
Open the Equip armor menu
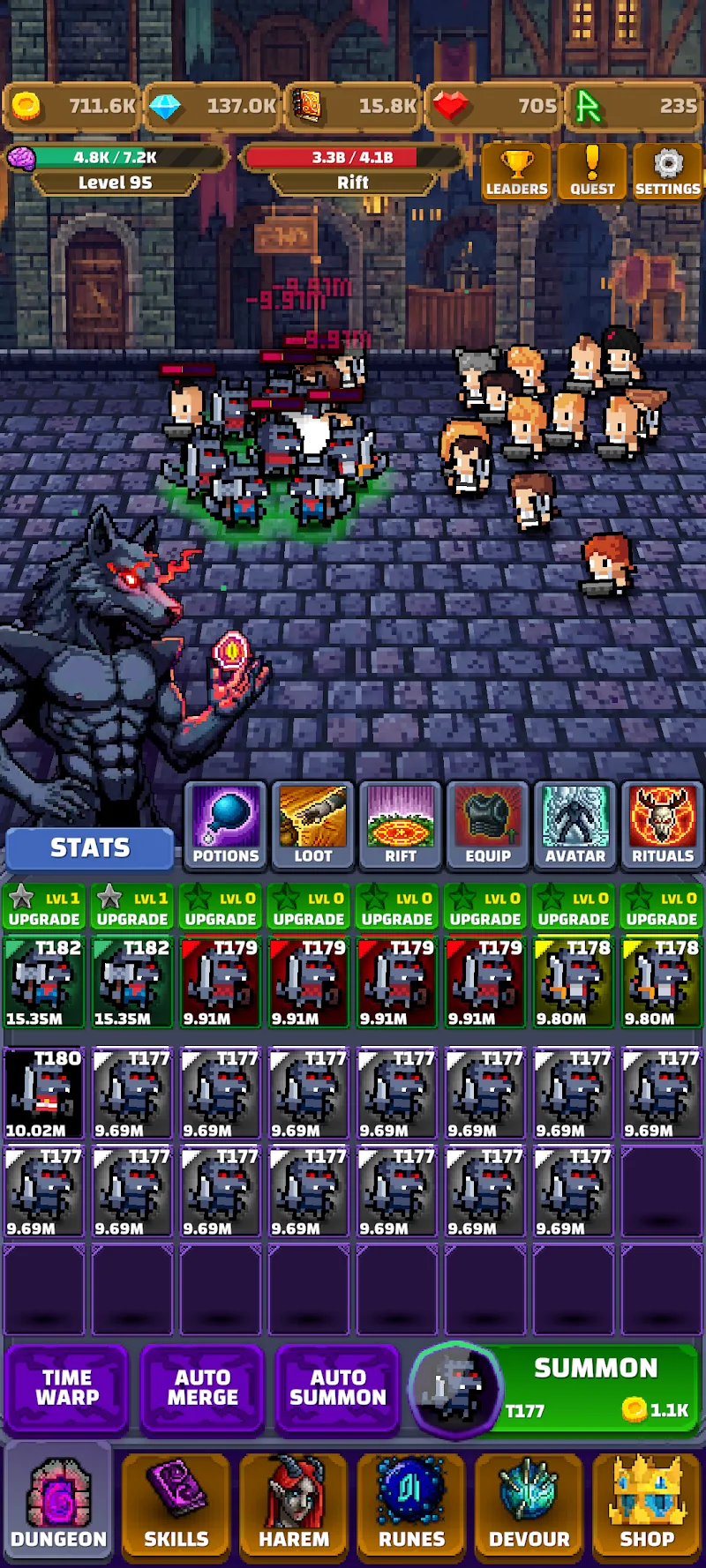coord(488,825)
